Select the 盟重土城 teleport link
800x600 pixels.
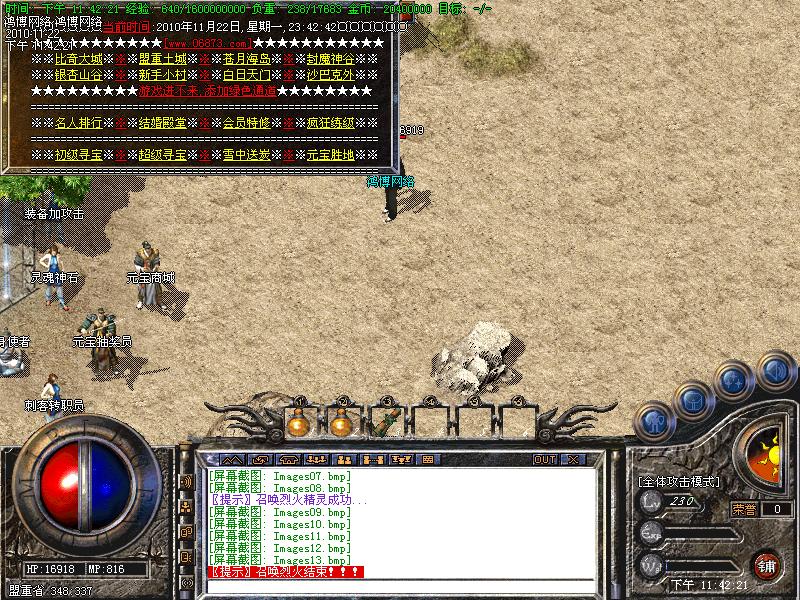pos(162,59)
